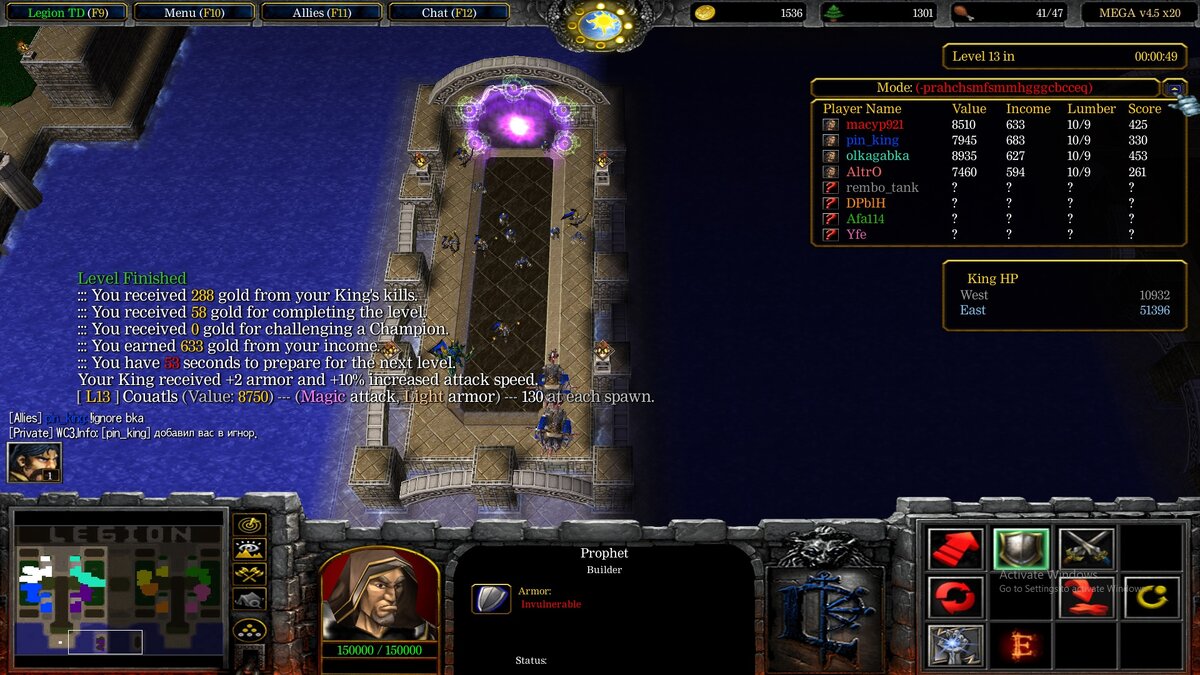Choose the silver shield command
This screenshot has width=1200, height=675.
(x=1021, y=549)
